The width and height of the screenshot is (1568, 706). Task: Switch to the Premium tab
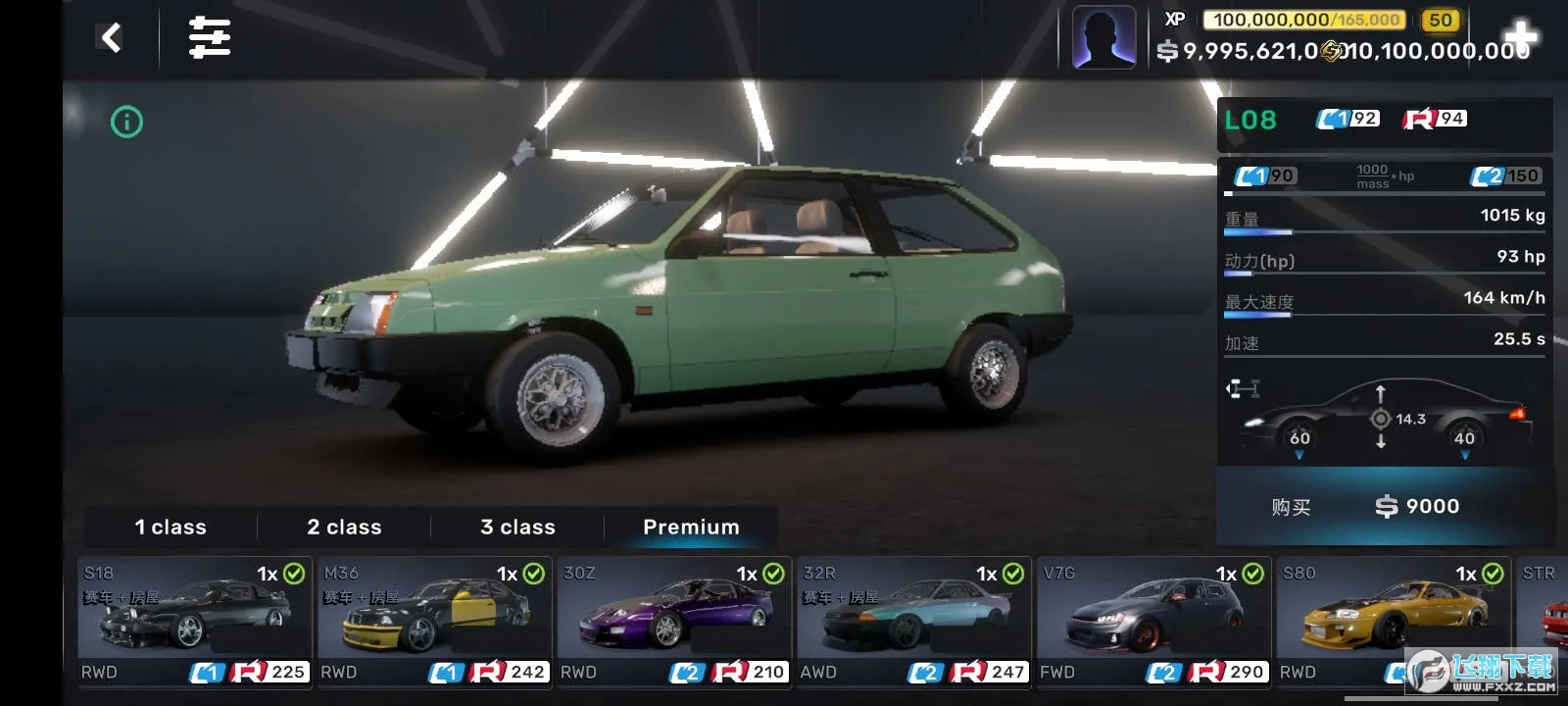[690, 527]
